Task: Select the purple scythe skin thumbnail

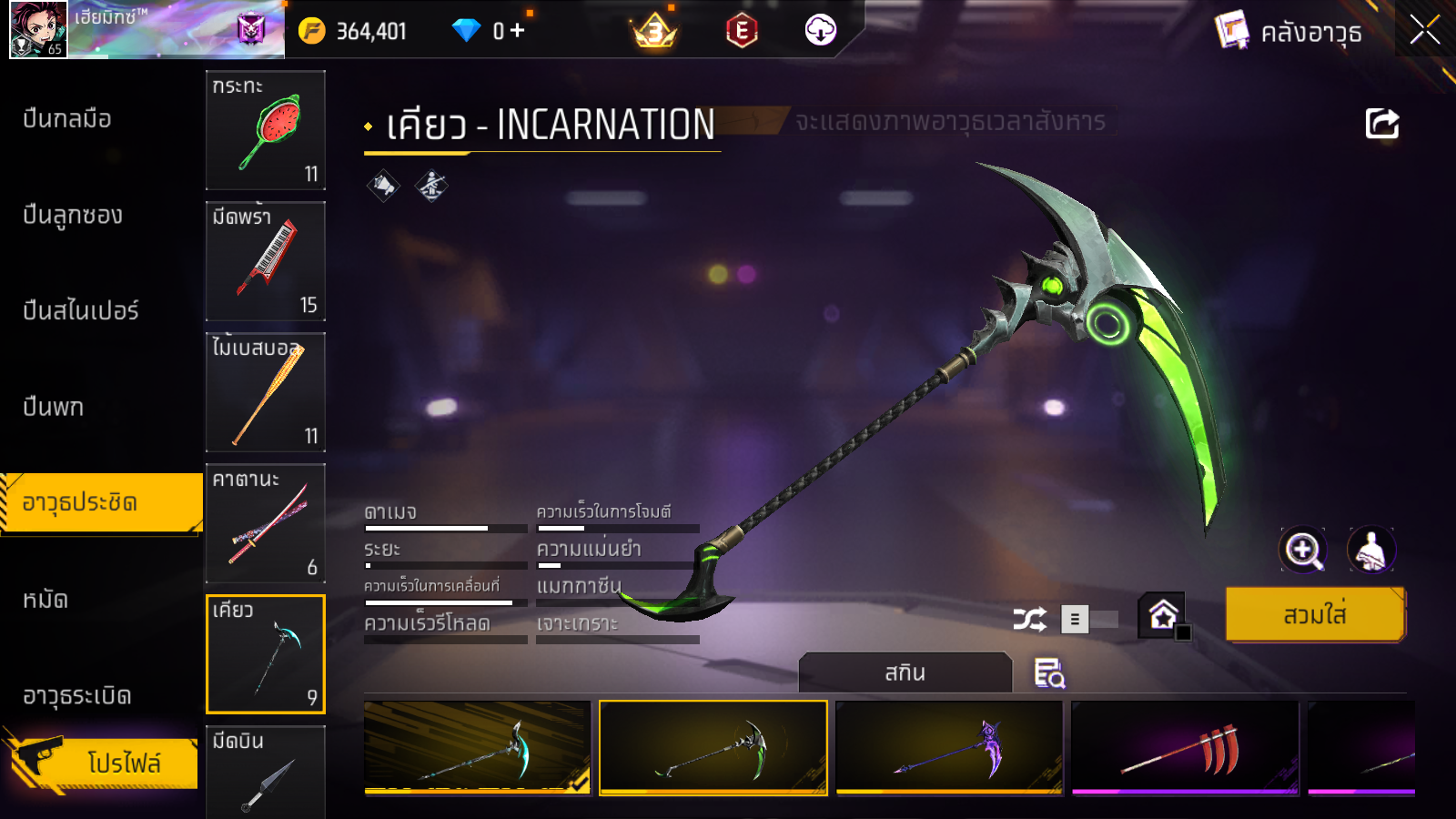Action: click(x=949, y=748)
